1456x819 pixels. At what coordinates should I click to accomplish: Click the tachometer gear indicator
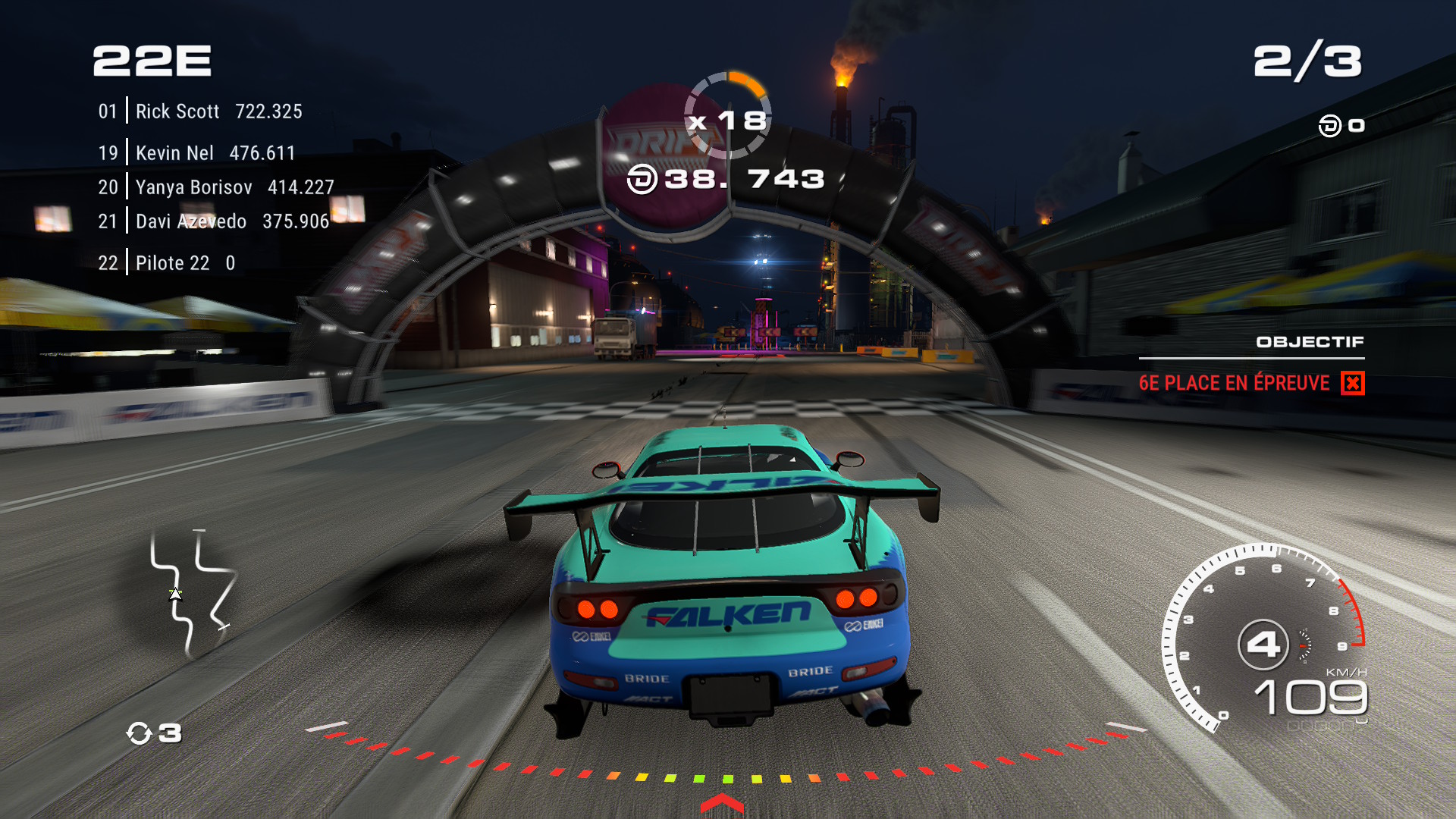click(x=1263, y=645)
